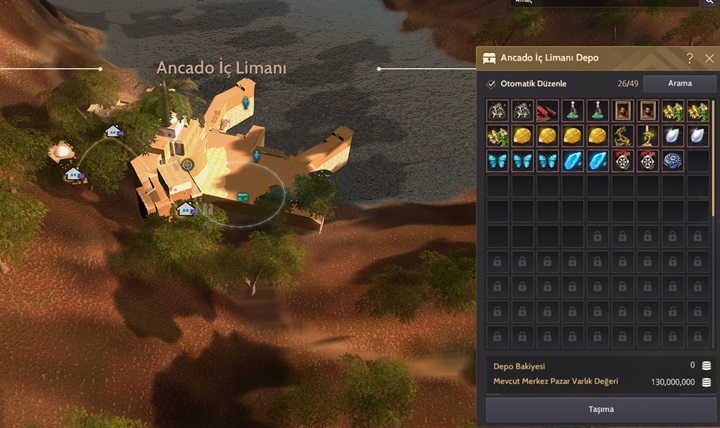Close the Ancado İç Limanı Depo window
Viewport: 720px width, 428px height.
pyautogui.click(x=709, y=58)
